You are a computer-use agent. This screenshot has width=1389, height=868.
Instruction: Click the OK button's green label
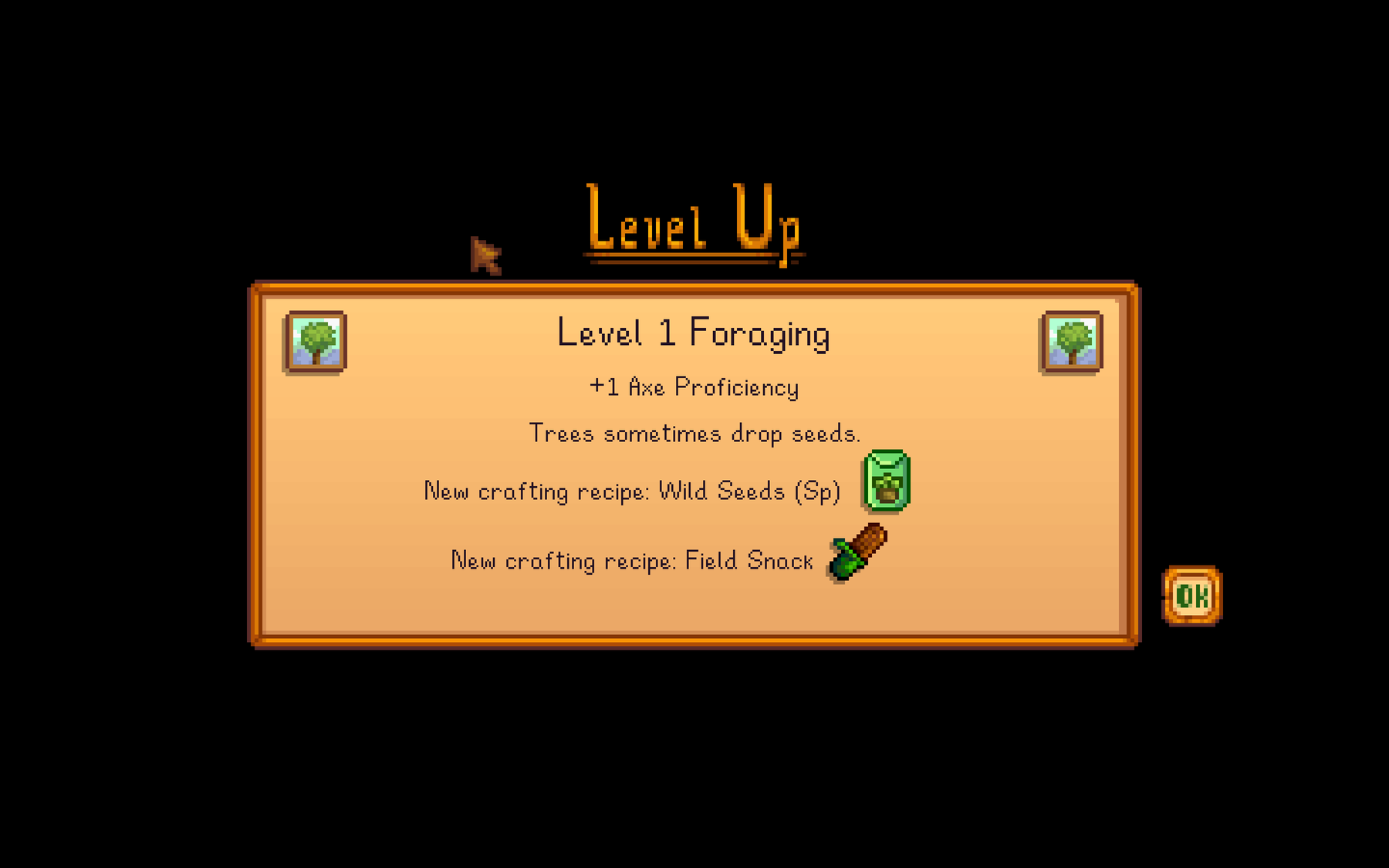click(1192, 594)
